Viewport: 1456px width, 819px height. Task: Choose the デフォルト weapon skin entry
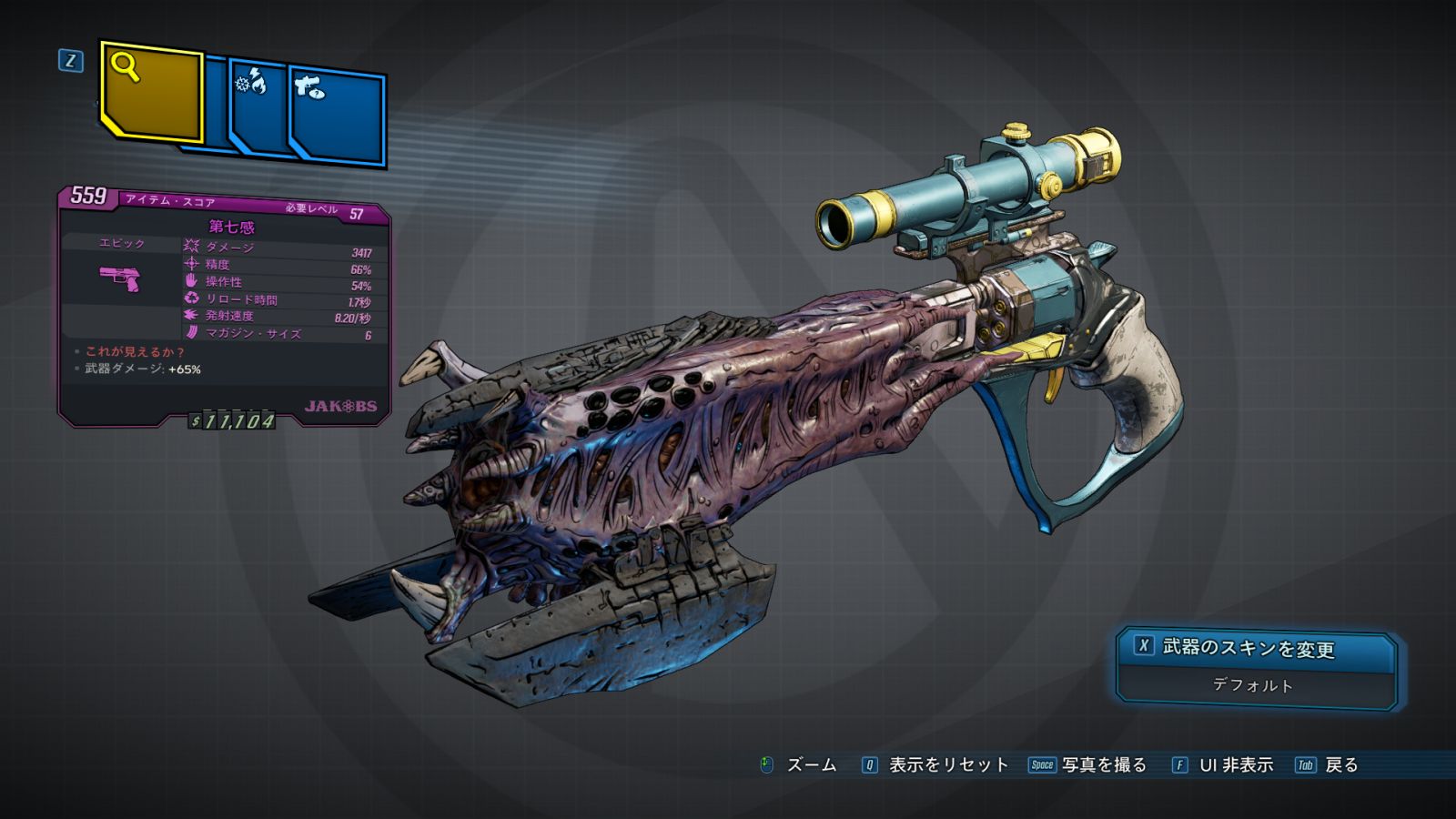pos(1254,686)
